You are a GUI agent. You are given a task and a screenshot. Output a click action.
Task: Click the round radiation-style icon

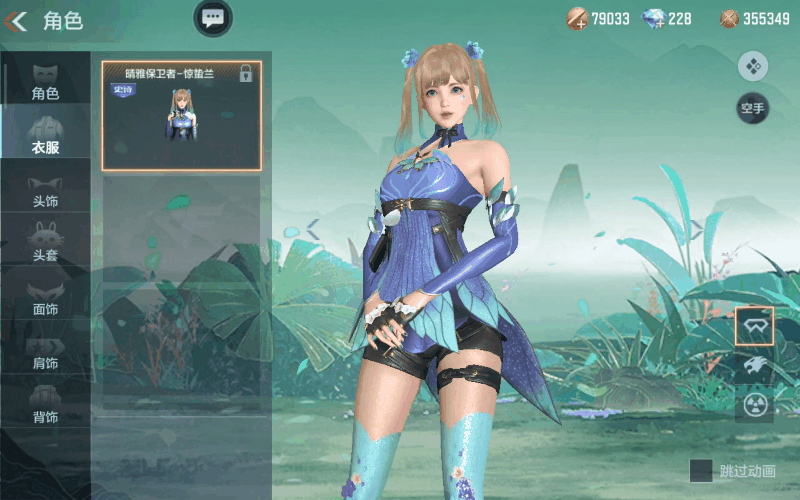coord(754,404)
